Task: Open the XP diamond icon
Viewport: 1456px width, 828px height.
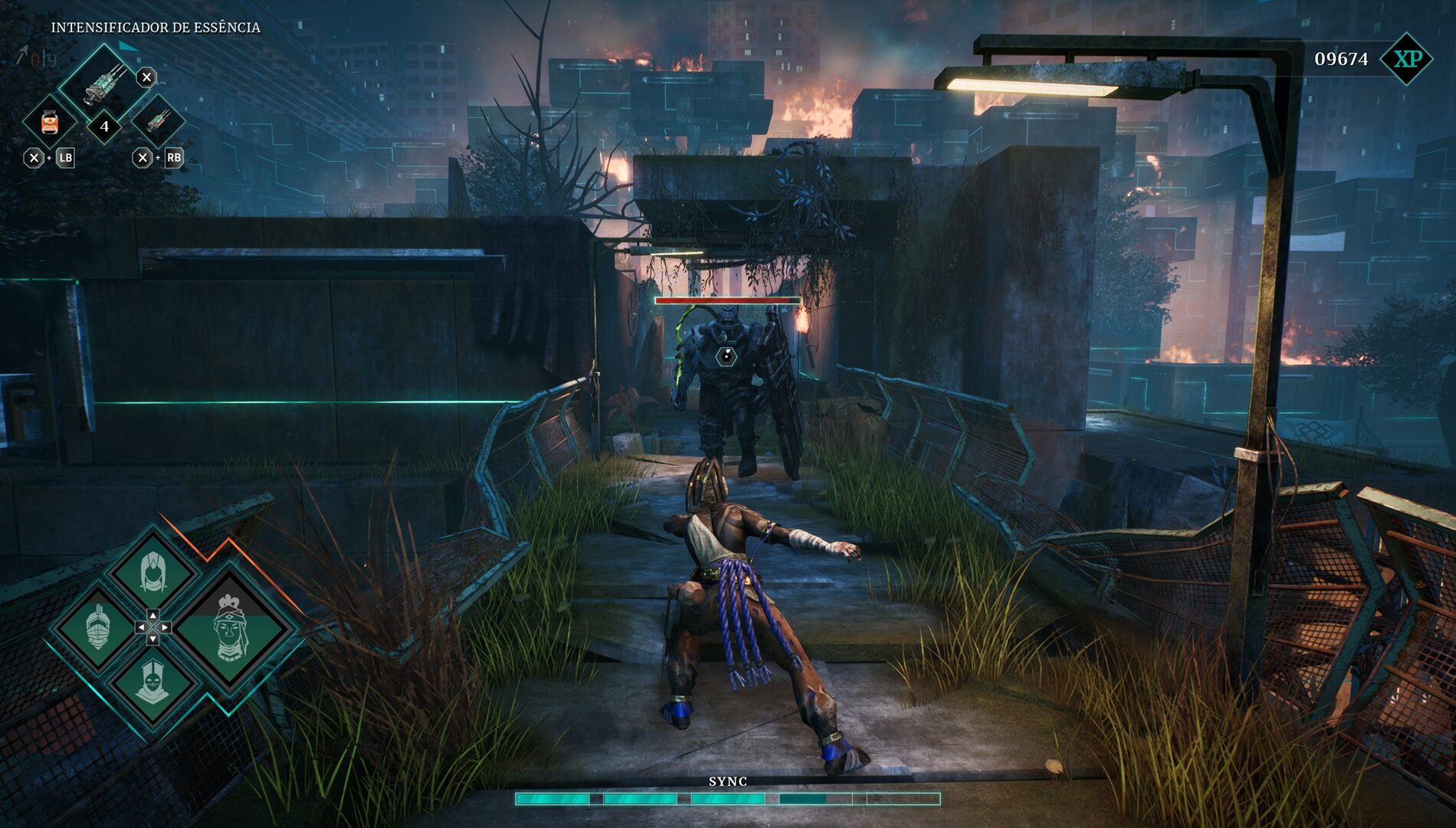Action: pyautogui.click(x=1406, y=59)
